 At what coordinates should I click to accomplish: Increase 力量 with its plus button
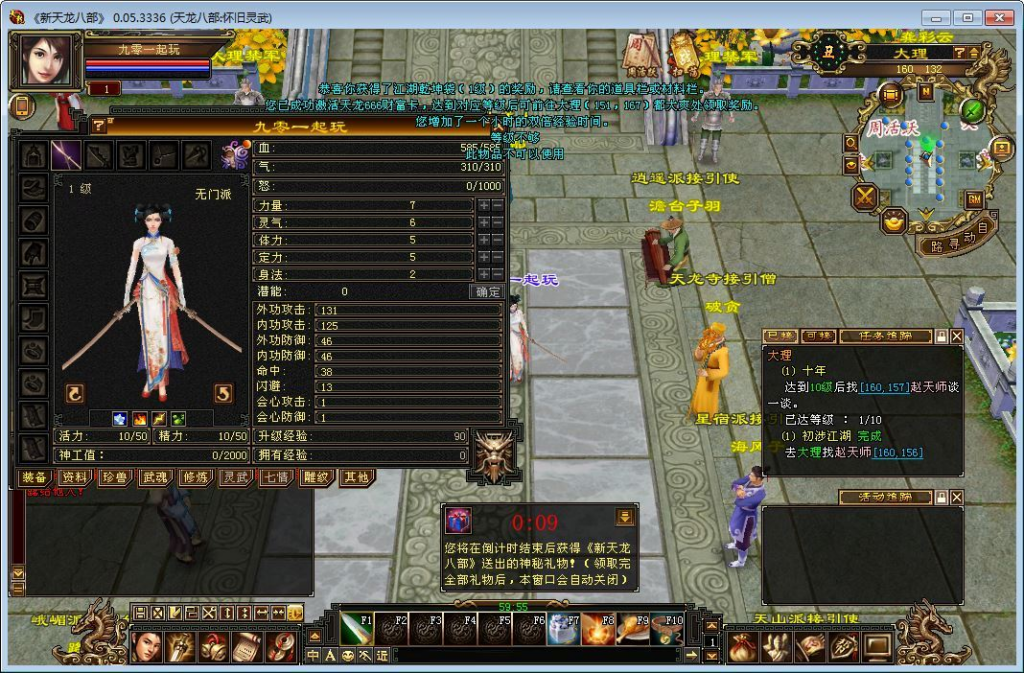[484, 205]
